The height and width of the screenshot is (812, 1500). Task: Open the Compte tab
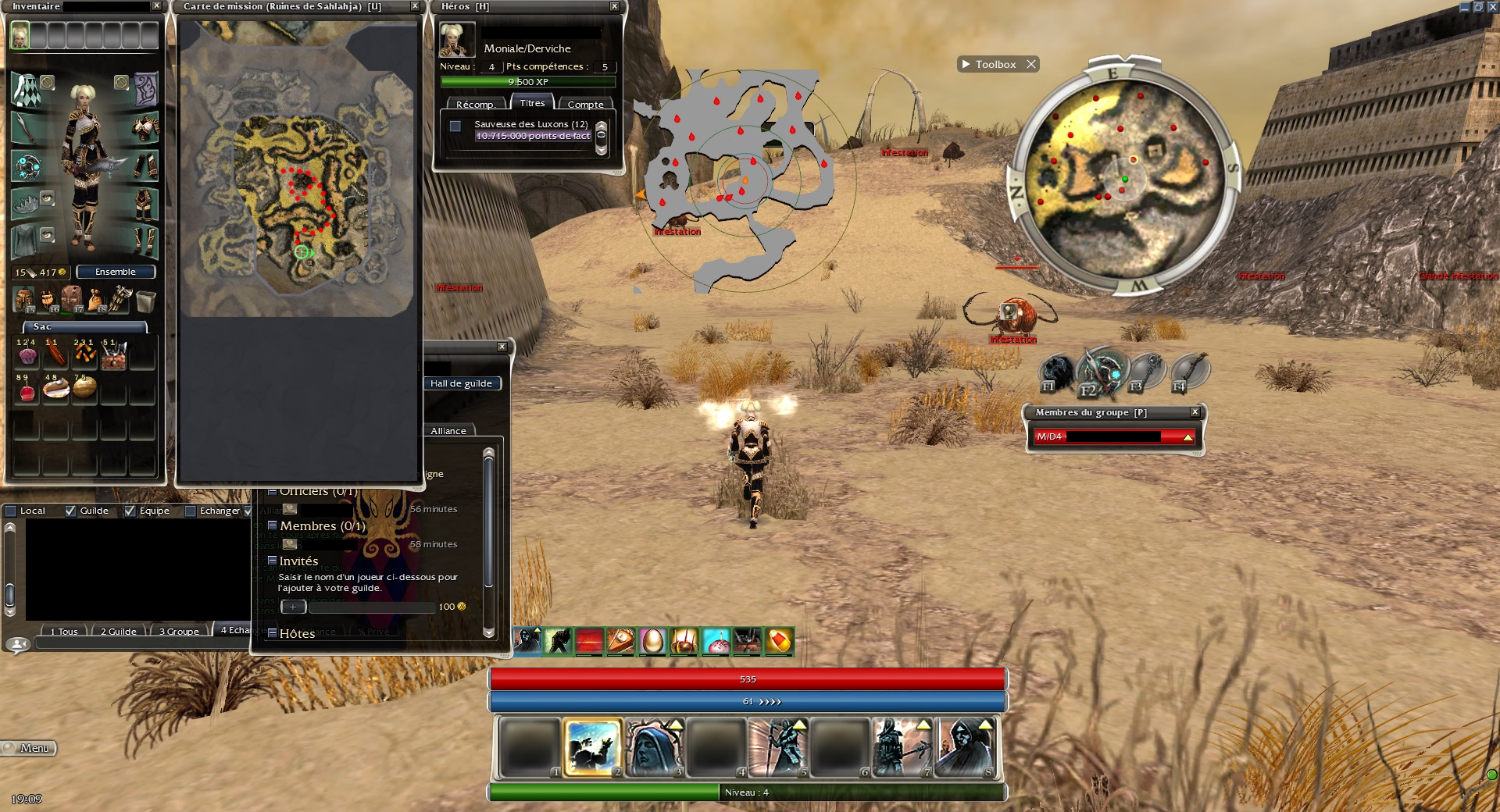(585, 105)
